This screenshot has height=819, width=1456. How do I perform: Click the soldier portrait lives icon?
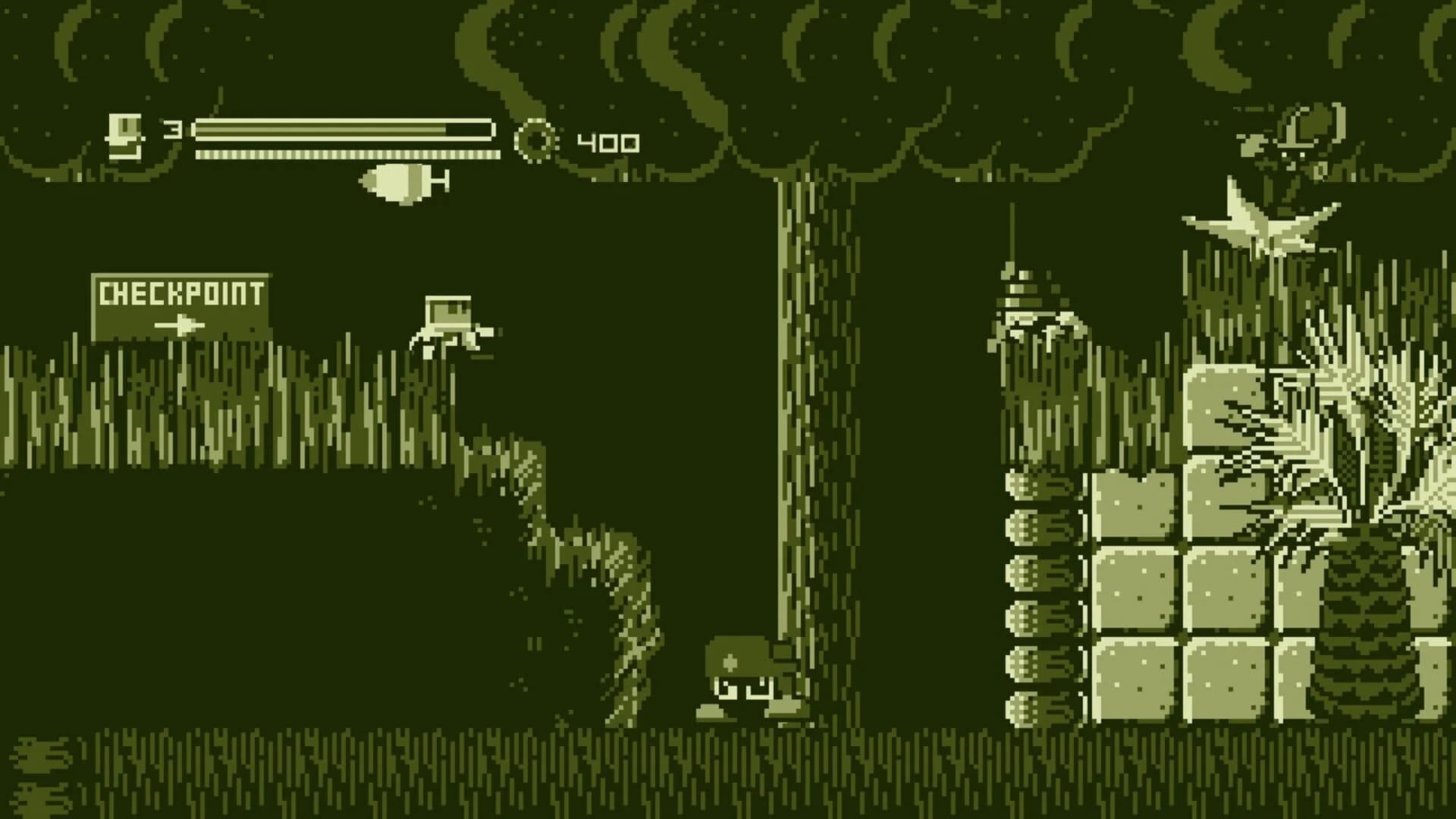[x=126, y=136]
